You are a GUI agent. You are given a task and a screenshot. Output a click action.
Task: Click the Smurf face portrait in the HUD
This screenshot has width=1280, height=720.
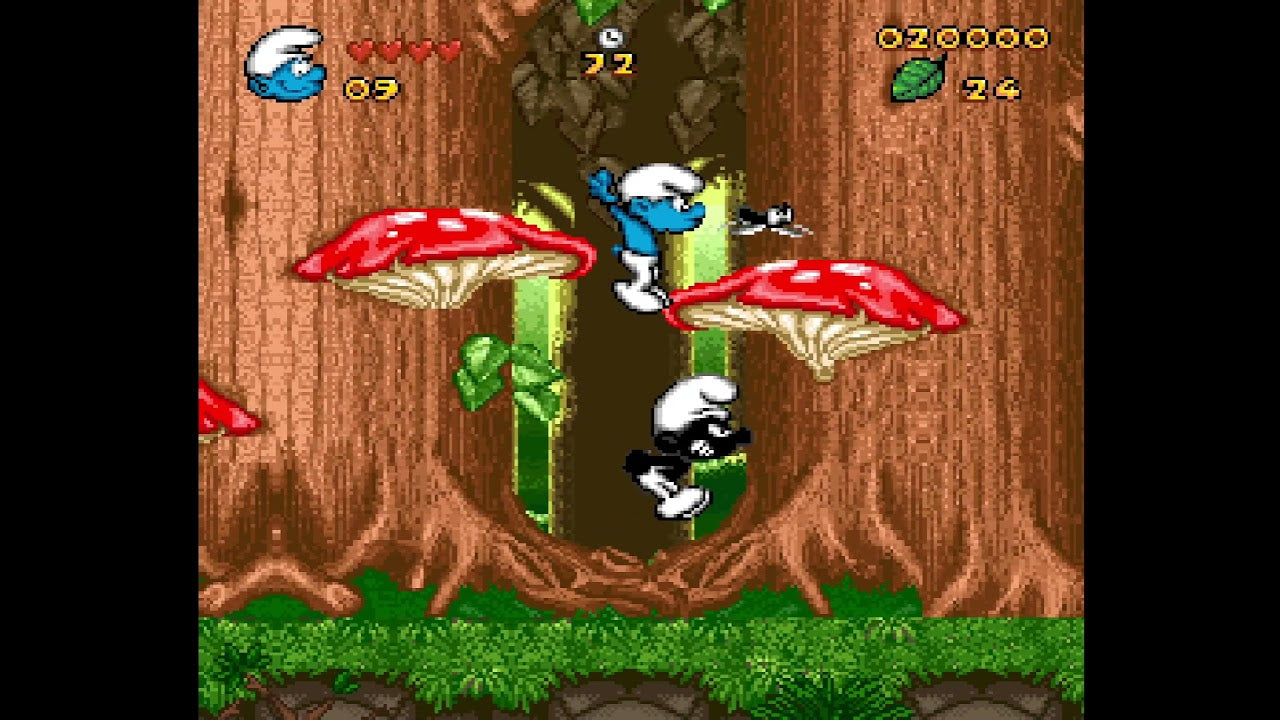[283, 65]
